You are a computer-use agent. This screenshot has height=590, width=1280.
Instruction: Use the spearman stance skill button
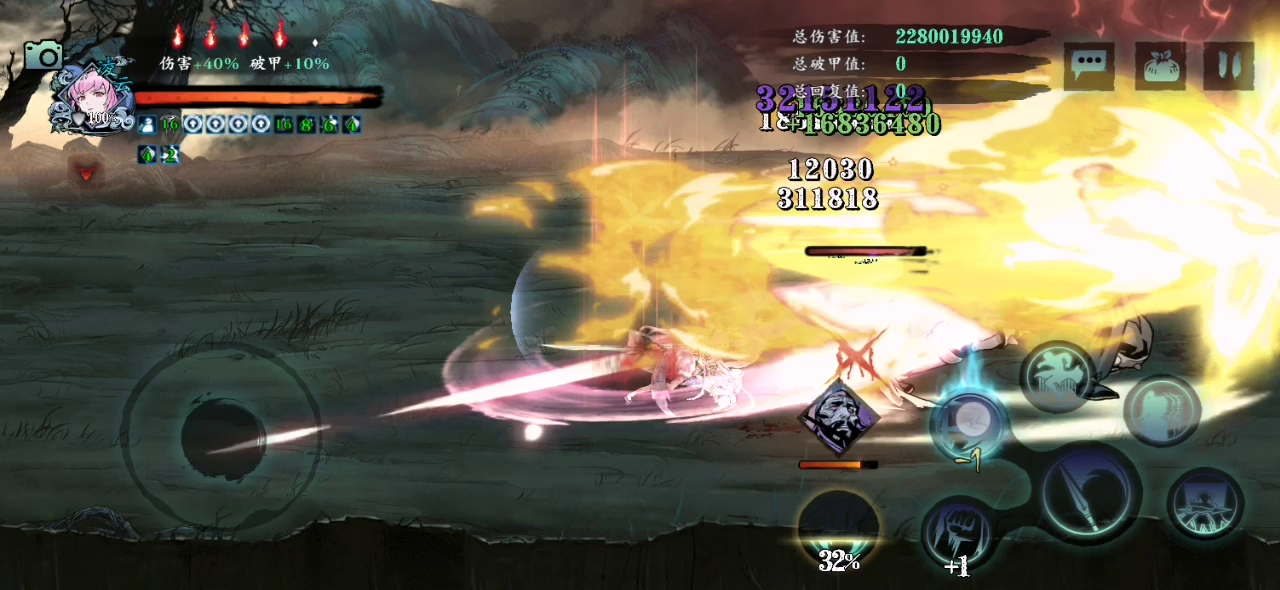[x=1205, y=503]
